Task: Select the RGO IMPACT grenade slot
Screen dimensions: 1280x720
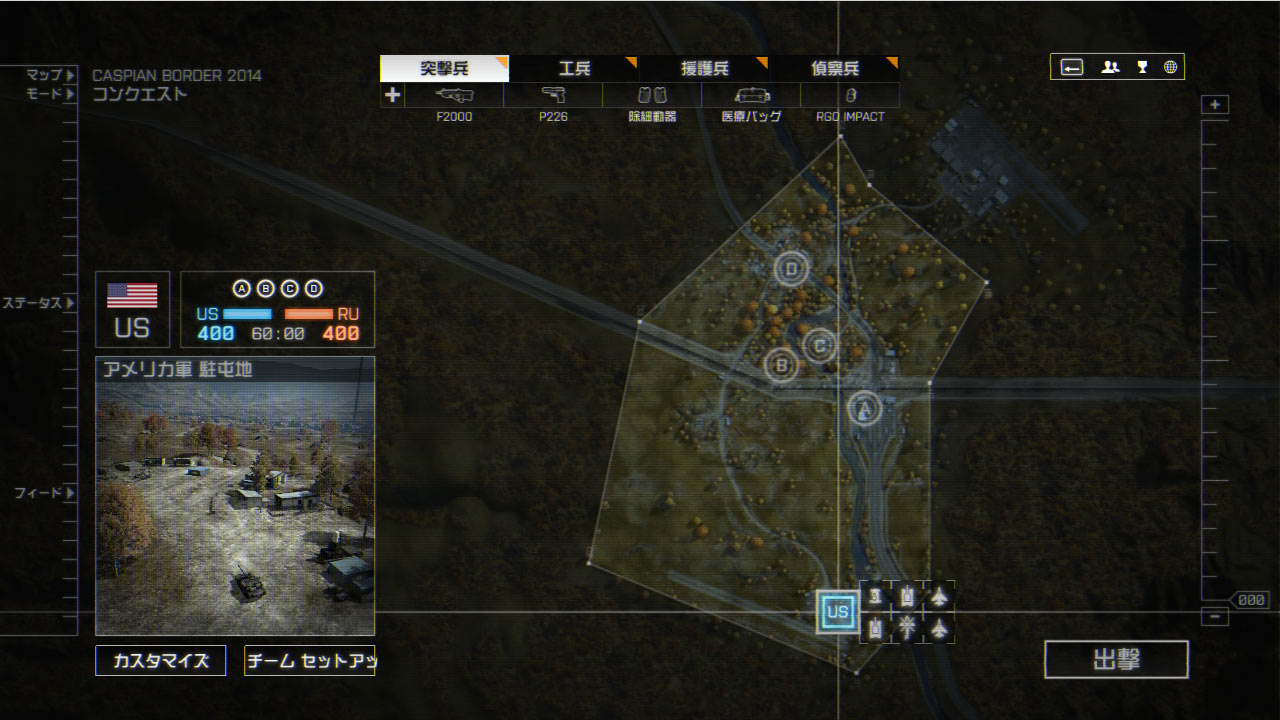Action: click(x=850, y=96)
